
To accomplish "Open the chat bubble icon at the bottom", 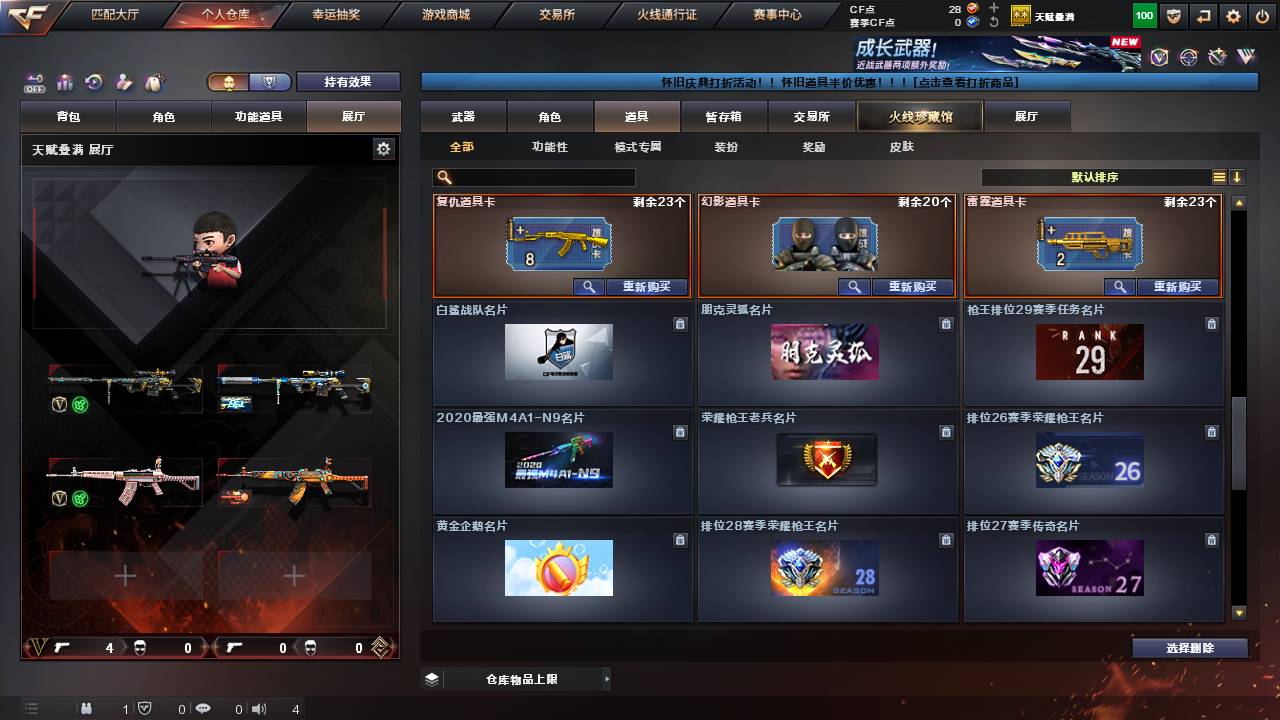I will (203, 709).
